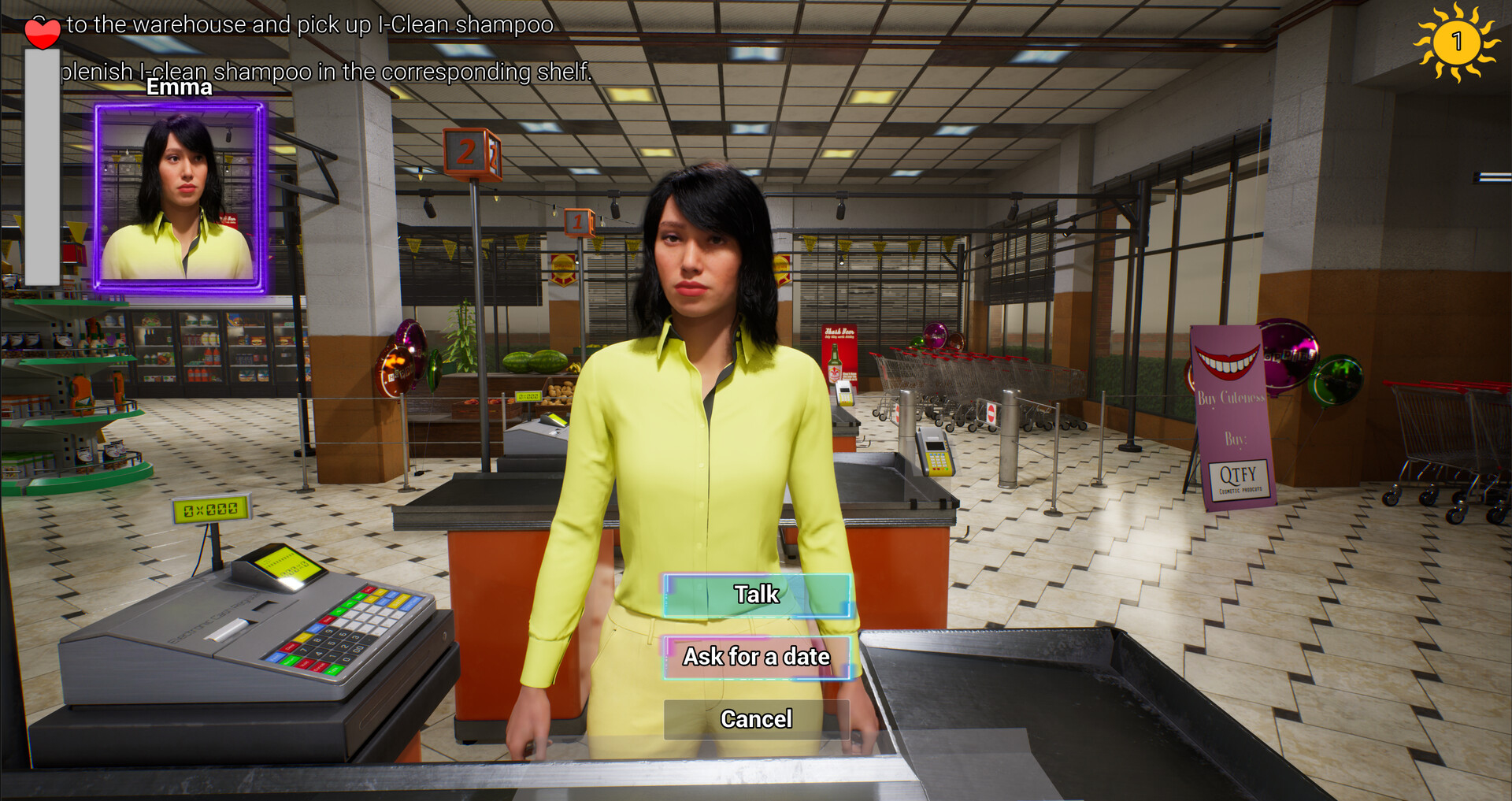Image resolution: width=1512 pixels, height=801 pixels.
Task: Choose Ask for a date
Action: point(756,656)
